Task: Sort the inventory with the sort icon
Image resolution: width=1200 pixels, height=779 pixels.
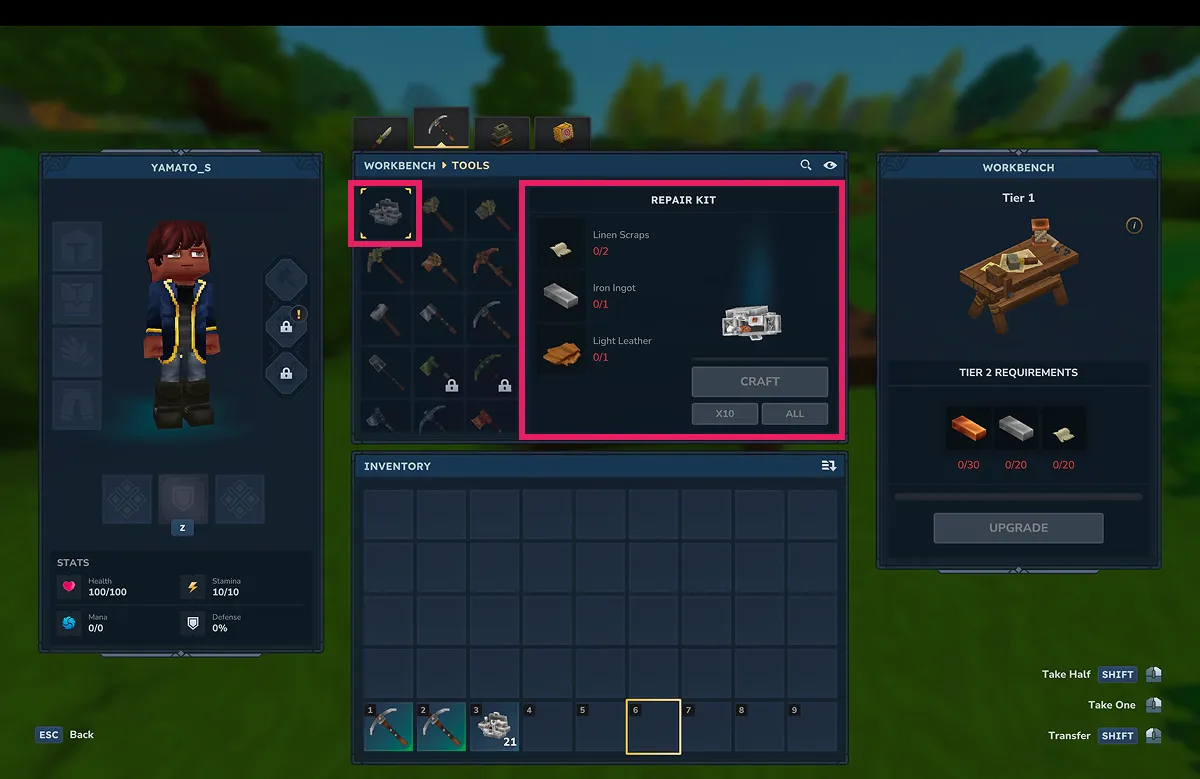Action: point(828,466)
